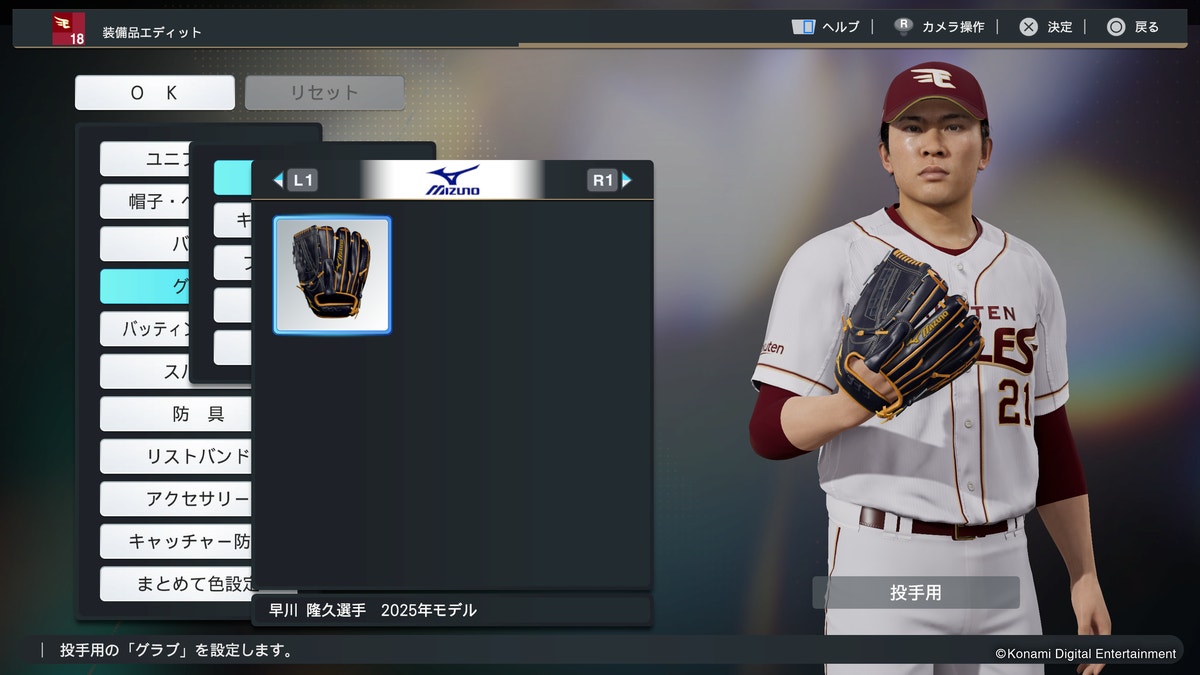1200x675 pixels.
Task: Choose the 帽子 cap and helmet category
Action: pos(145,202)
